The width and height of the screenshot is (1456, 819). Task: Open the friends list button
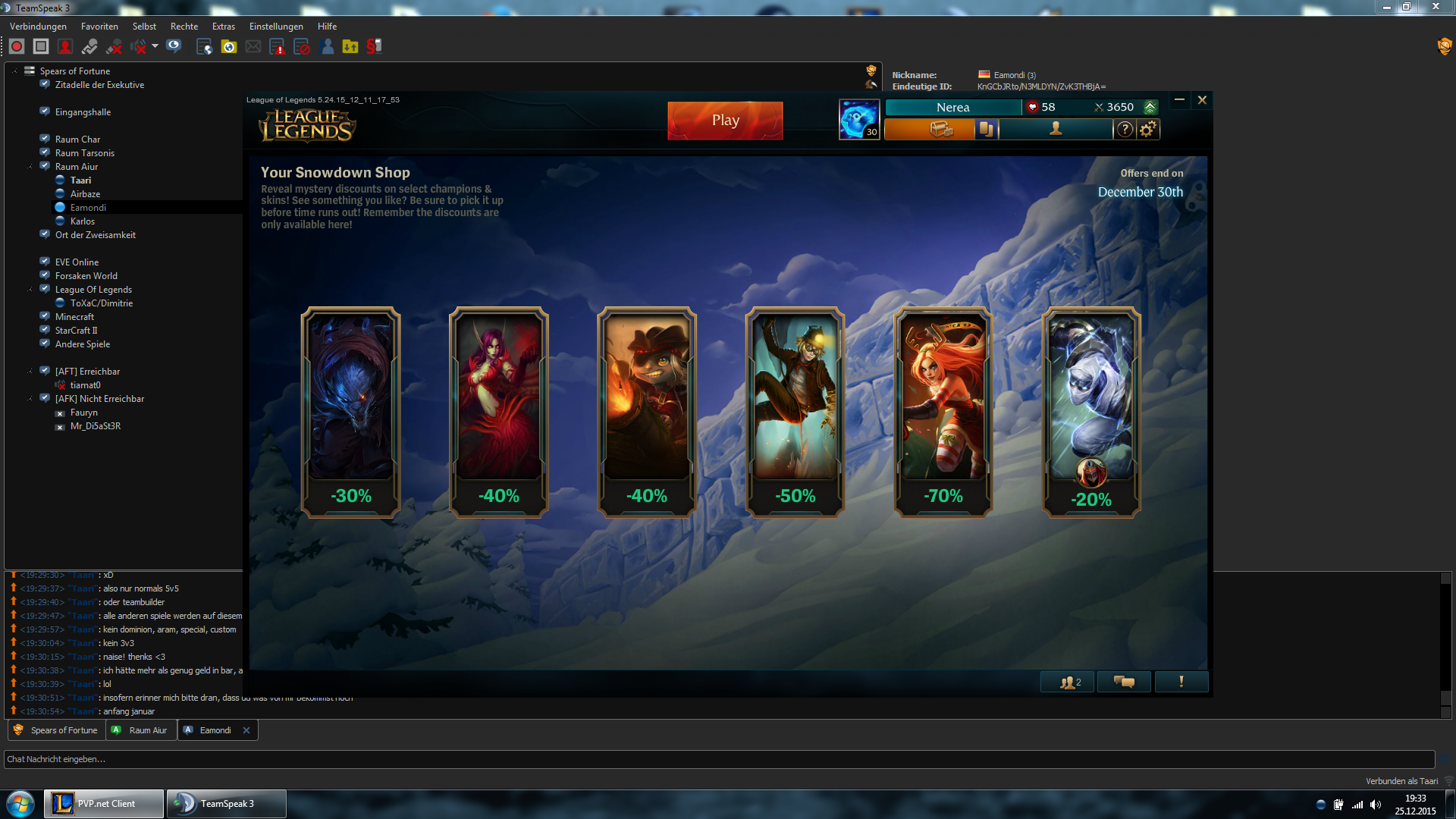(1069, 682)
